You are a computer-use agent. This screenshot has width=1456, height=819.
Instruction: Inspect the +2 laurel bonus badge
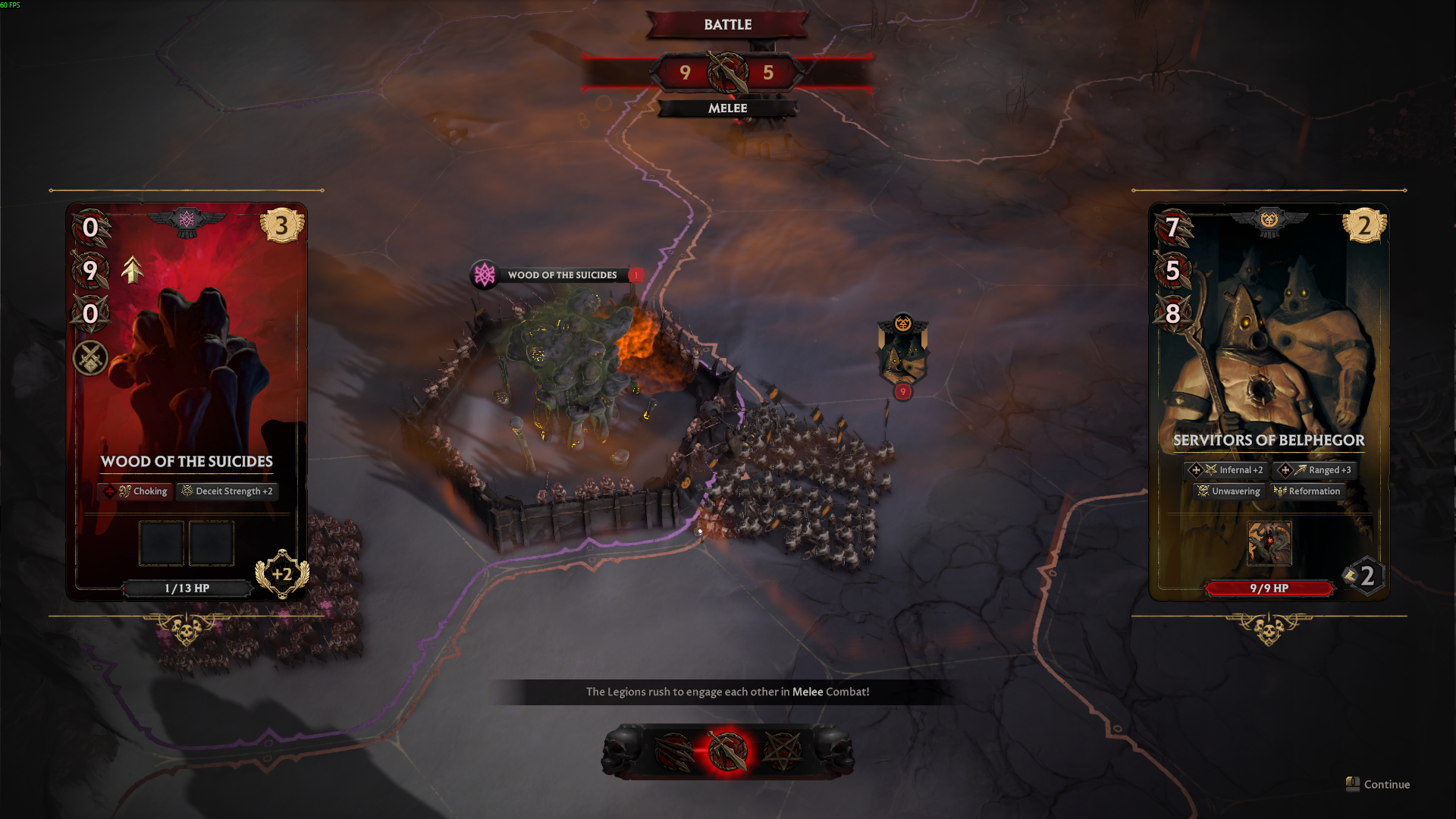click(x=282, y=574)
